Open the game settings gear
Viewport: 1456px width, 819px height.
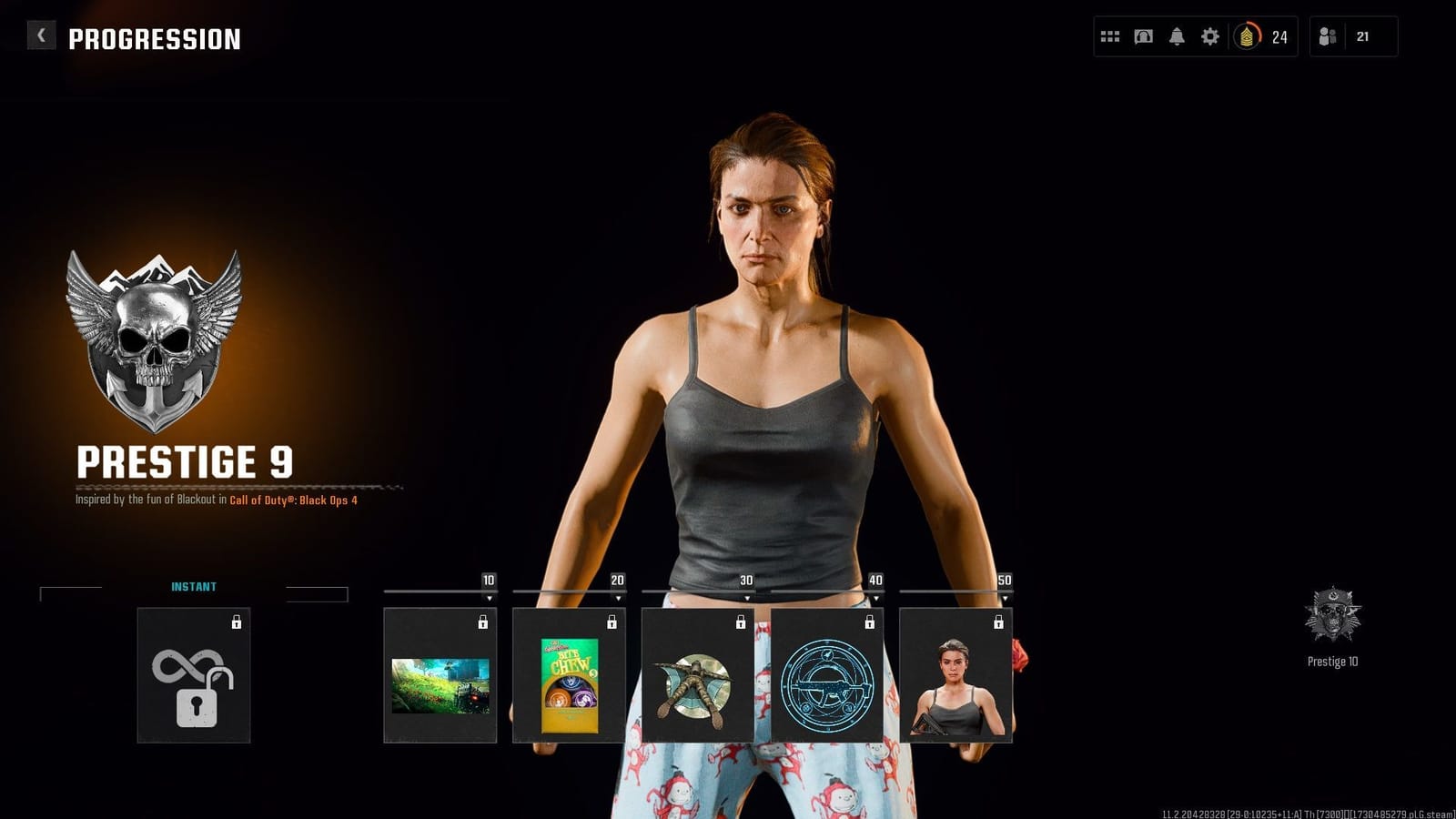pos(1209,37)
